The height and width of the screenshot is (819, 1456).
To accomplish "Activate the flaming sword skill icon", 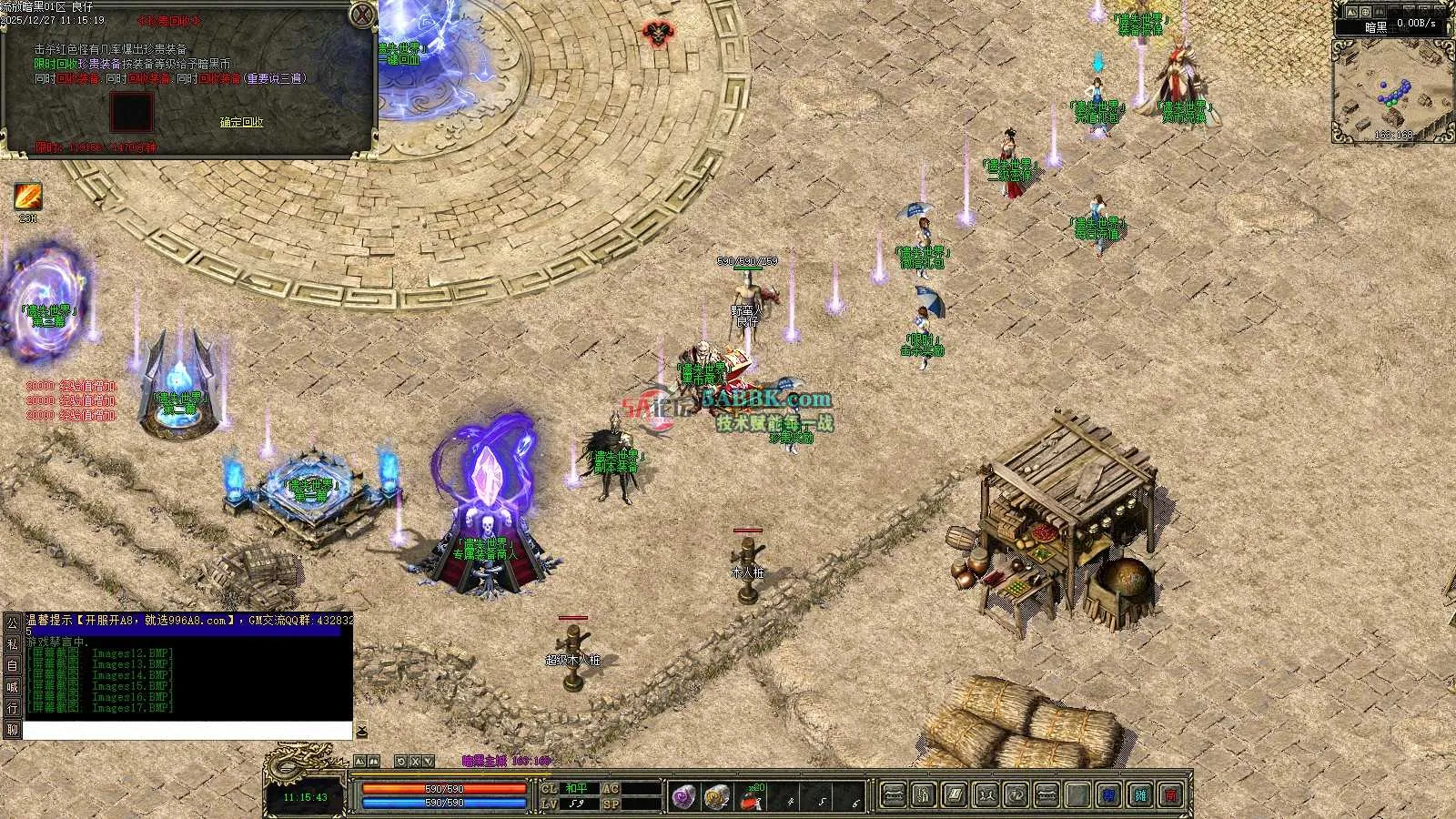I will [x=27, y=197].
